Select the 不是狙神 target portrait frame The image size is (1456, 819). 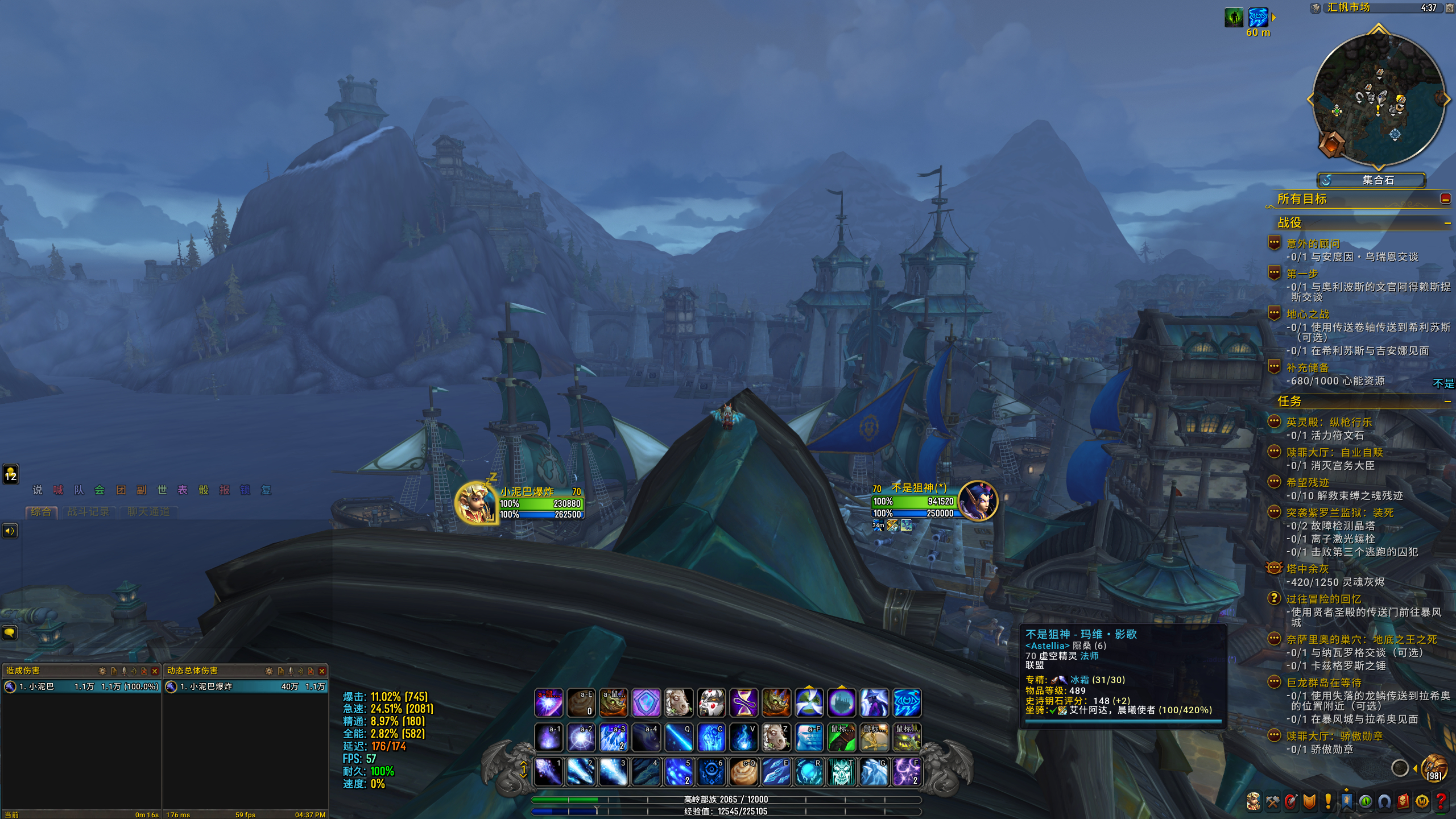coord(978,500)
